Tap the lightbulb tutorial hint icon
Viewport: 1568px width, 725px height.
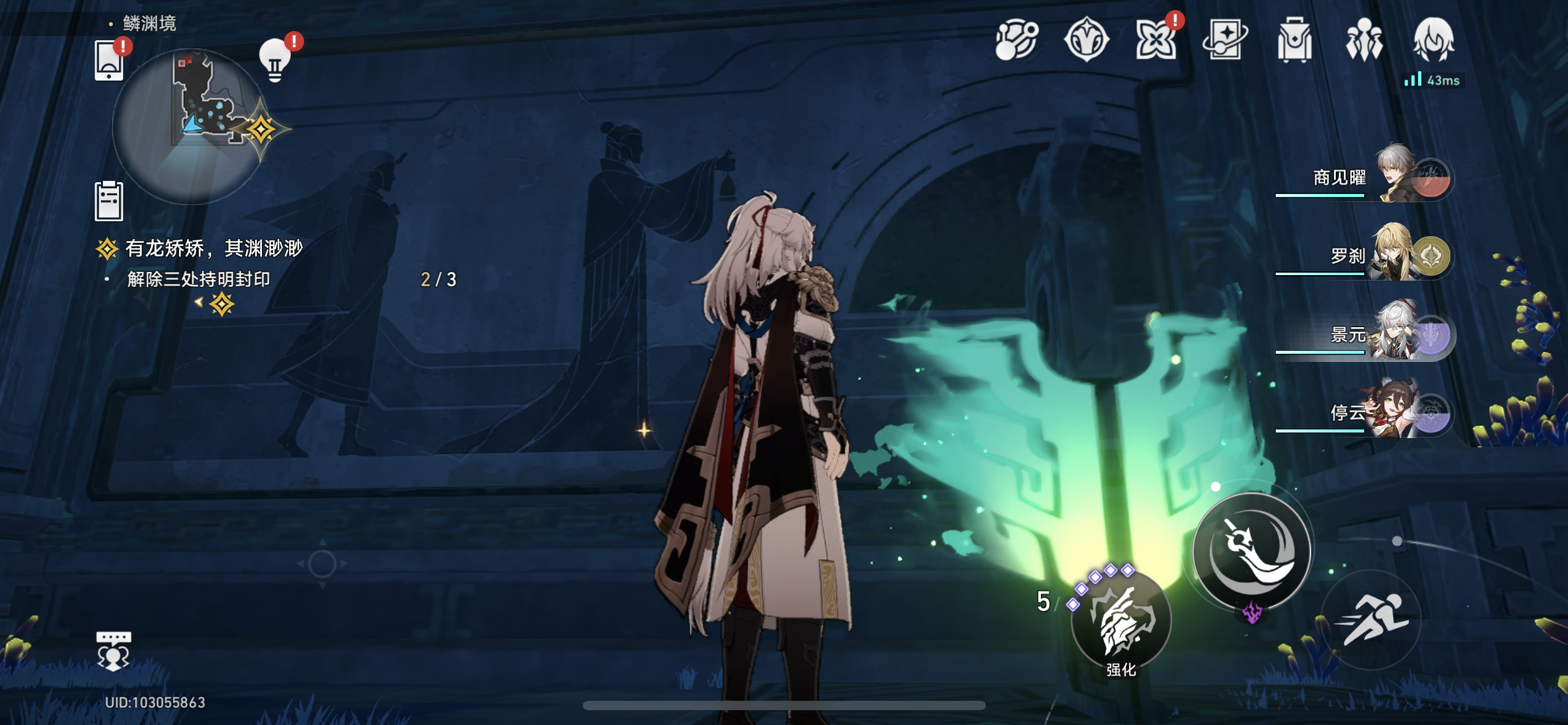click(x=275, y=60)
